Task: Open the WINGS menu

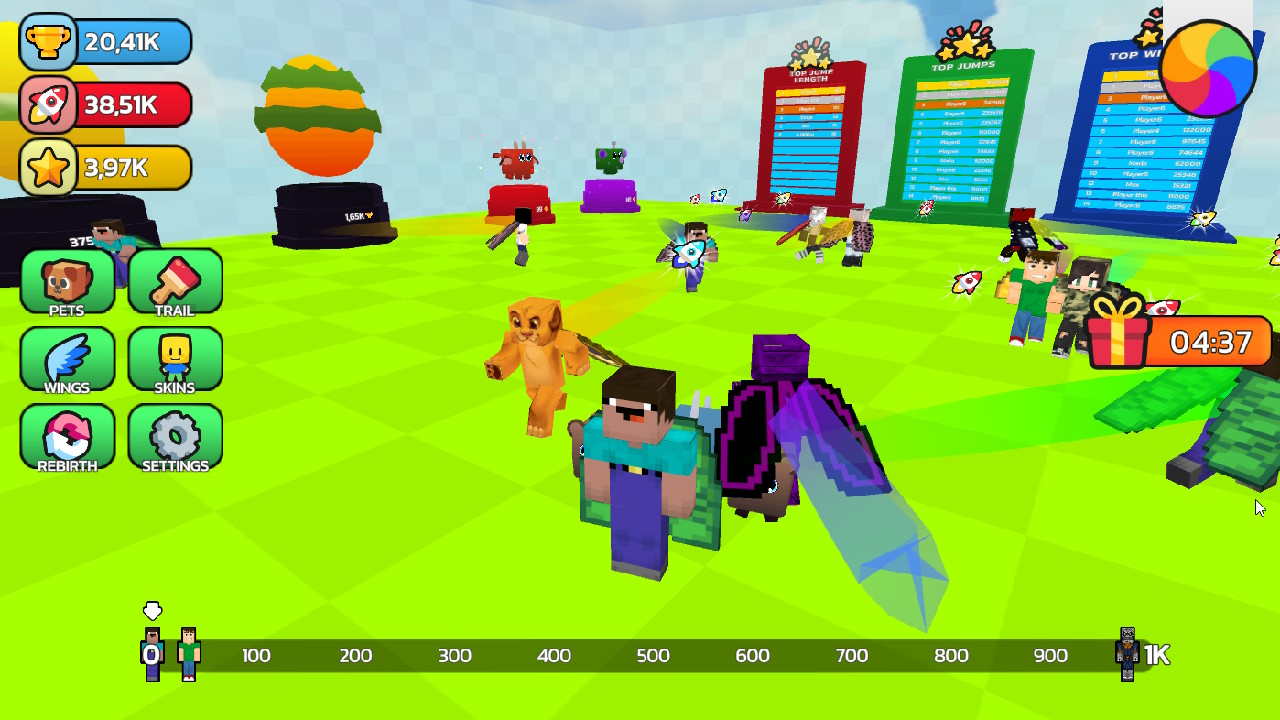Action: coord(66,361)
